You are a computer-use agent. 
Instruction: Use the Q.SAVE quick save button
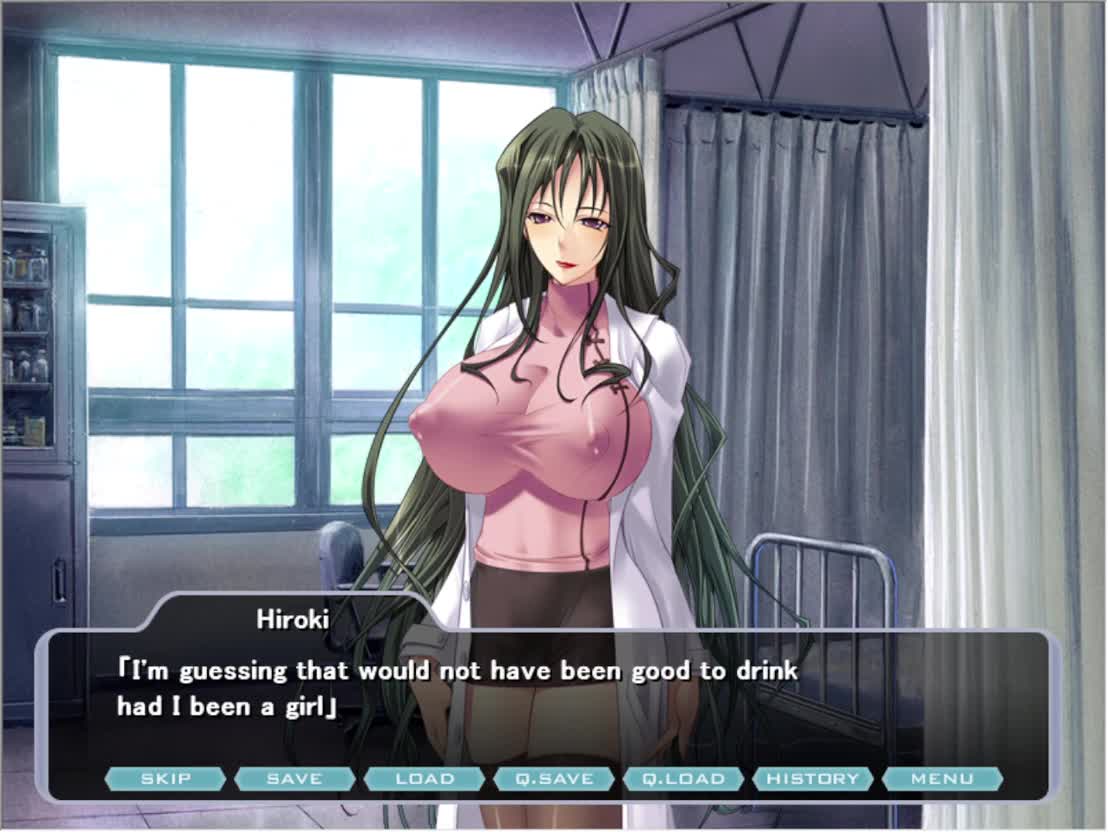pos(554,779)
